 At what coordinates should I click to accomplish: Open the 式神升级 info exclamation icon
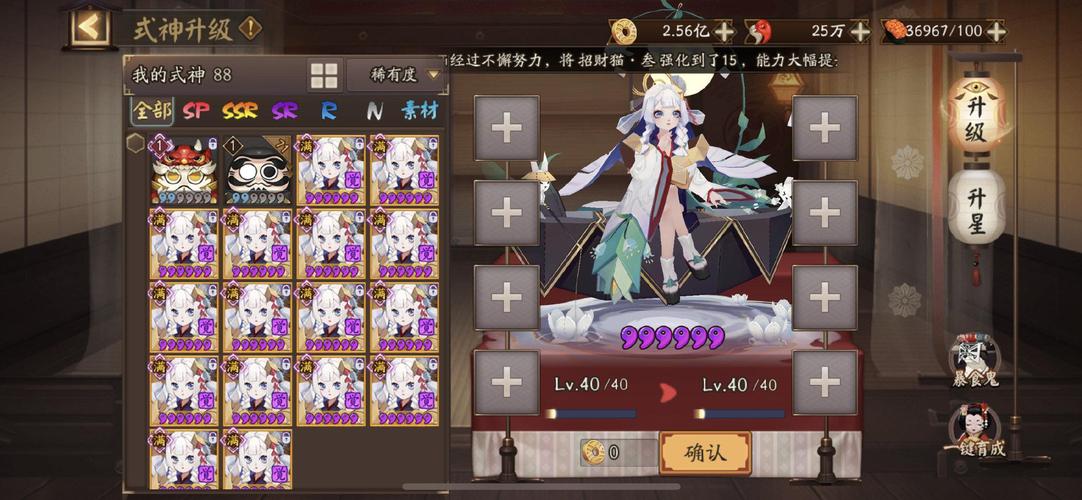click(x=250, y=28)
